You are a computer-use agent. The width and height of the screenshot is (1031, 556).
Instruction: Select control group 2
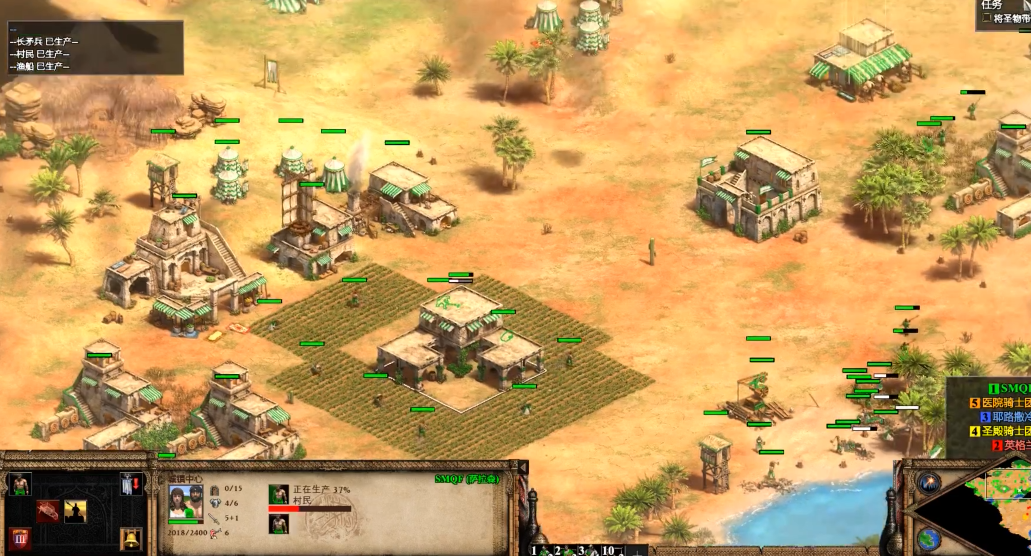point(558,550)
